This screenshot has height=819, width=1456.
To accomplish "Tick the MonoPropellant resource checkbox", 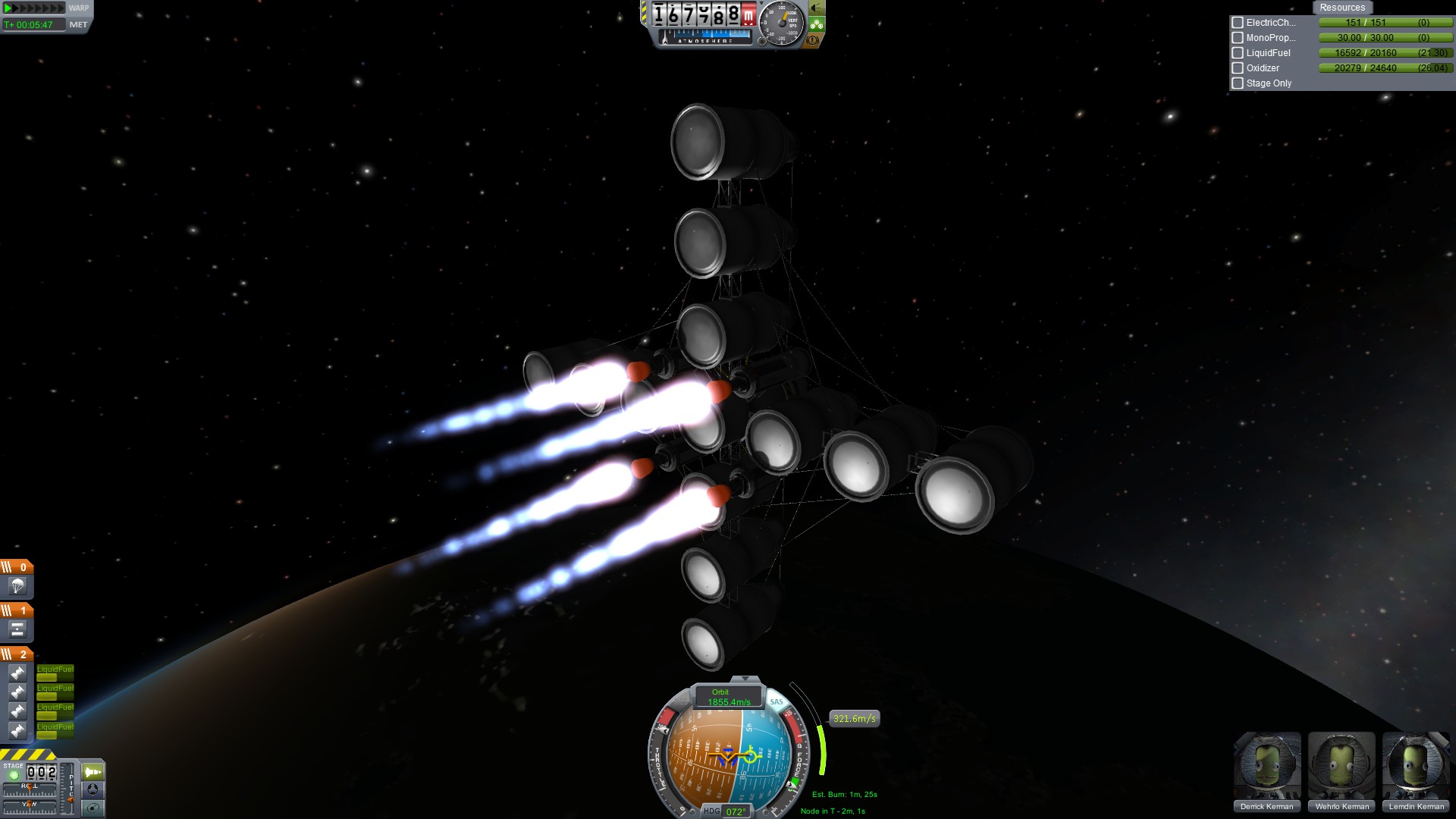I will (x=1238, y=38).
